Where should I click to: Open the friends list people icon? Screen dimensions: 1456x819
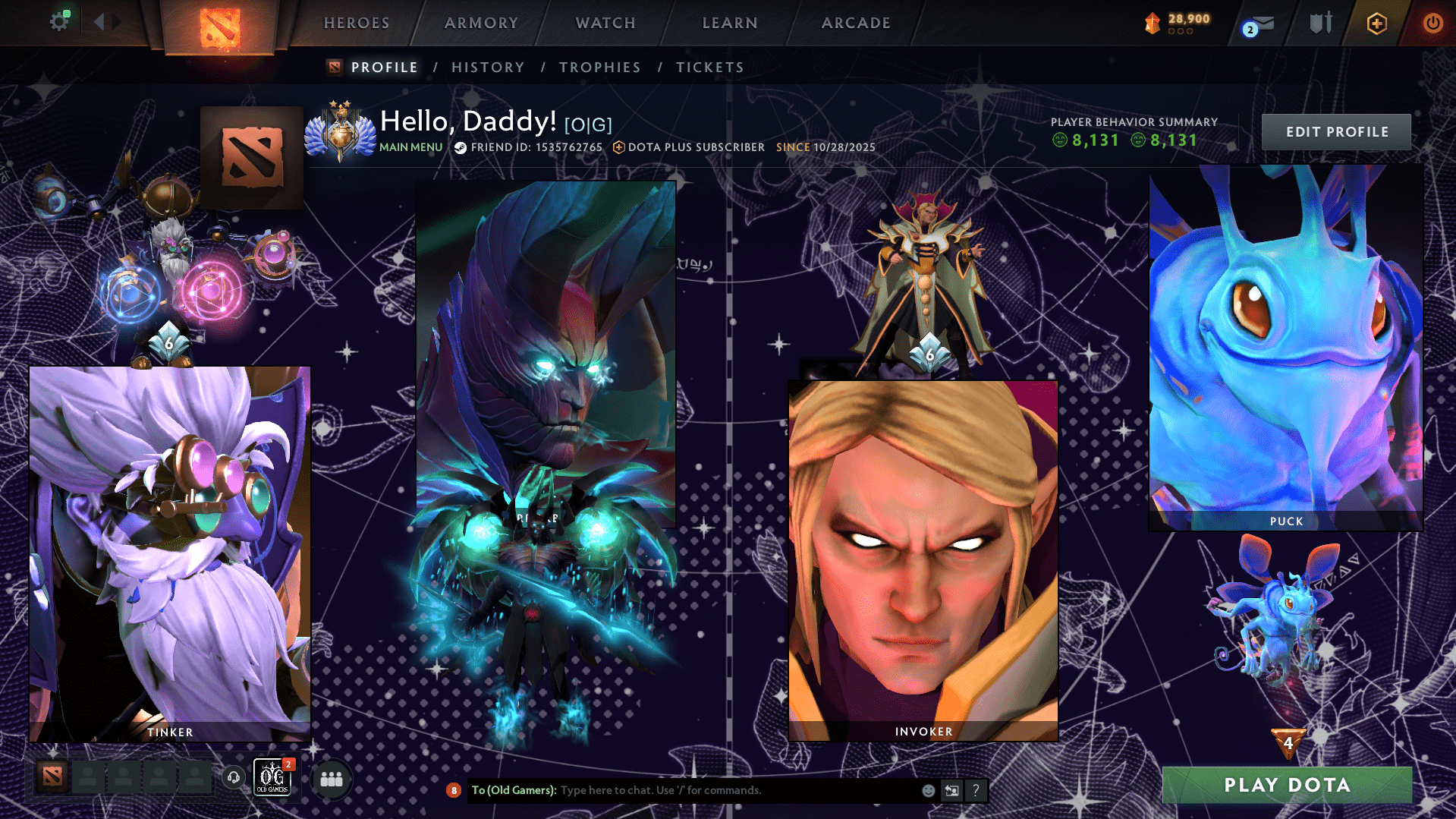332,778
